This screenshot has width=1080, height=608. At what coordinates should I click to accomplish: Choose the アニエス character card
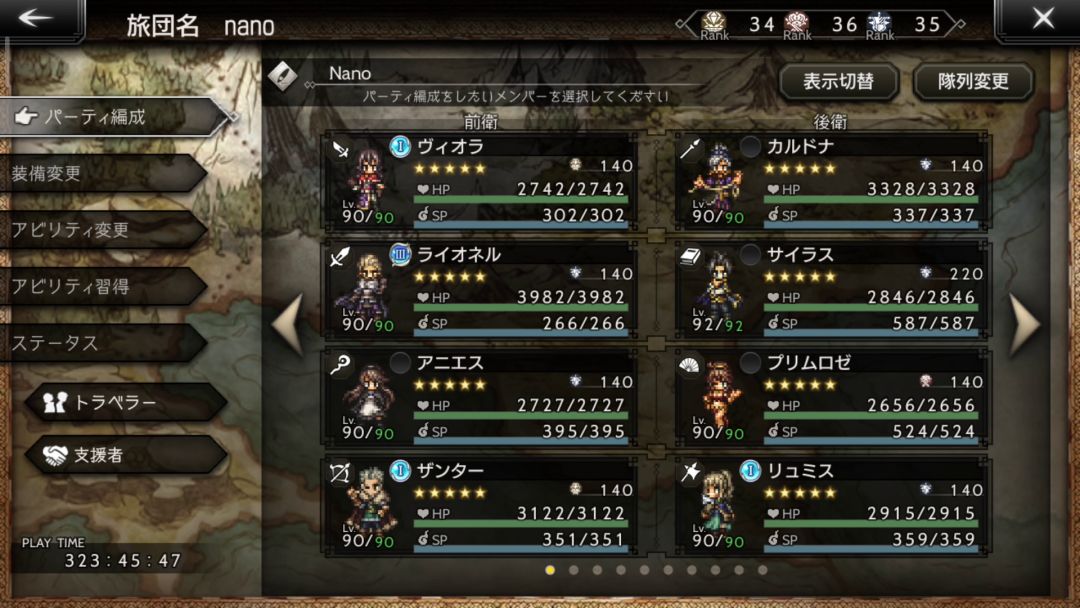tap(480, 396)
